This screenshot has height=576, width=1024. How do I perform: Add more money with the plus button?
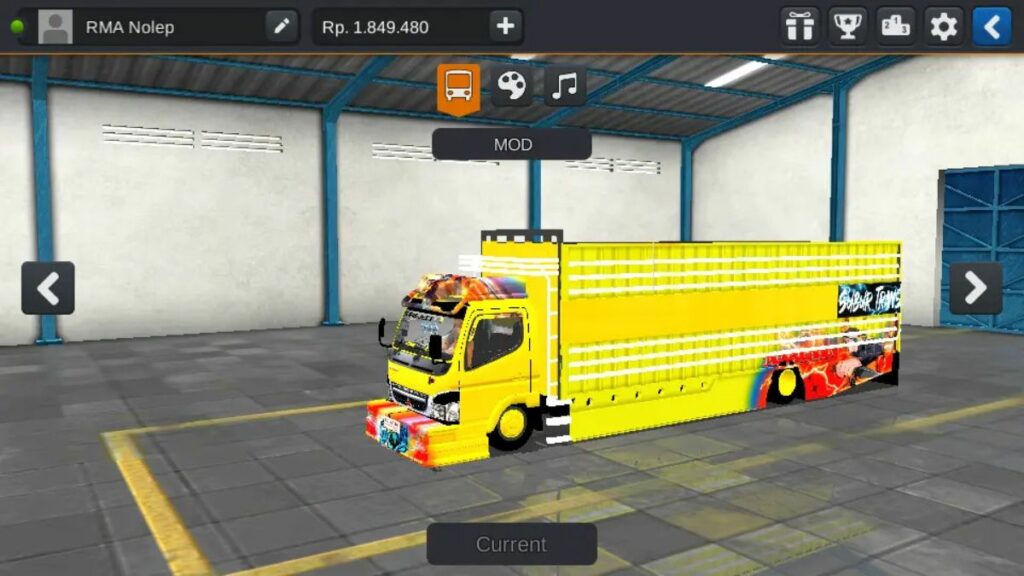[x=506, y=27]
